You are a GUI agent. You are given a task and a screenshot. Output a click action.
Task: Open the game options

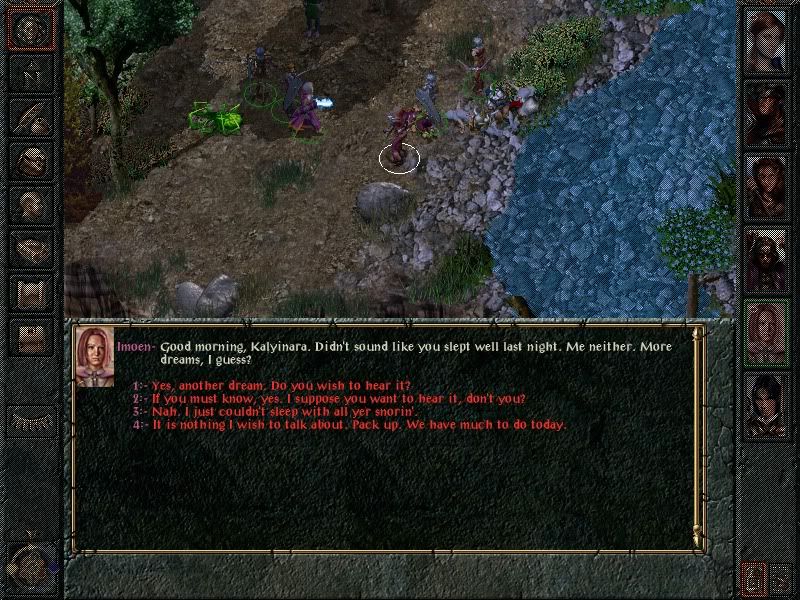(x=31, y=337)
